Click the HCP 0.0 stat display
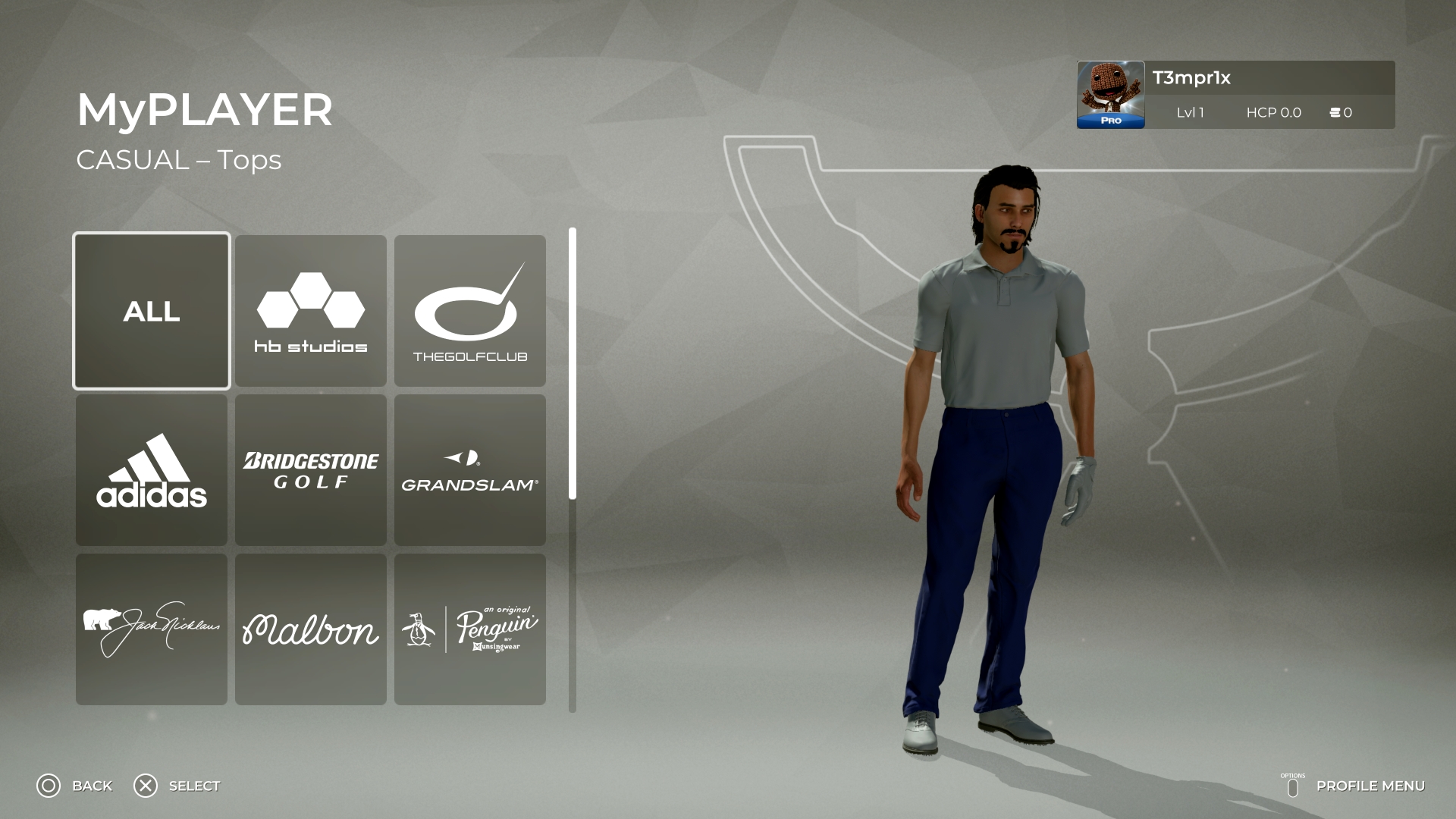Viewport: 1456px width, 819px height. coord(1273,112)
